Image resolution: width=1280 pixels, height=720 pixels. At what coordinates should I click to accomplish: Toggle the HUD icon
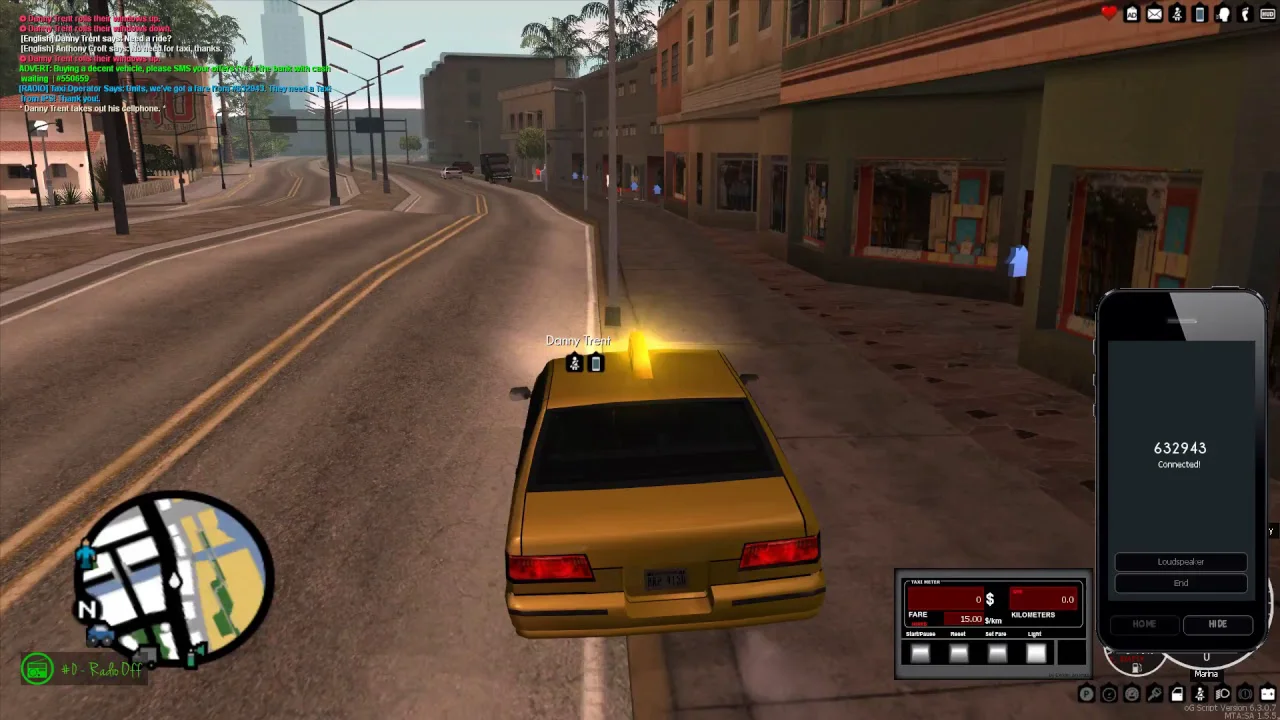[1267, 14]
